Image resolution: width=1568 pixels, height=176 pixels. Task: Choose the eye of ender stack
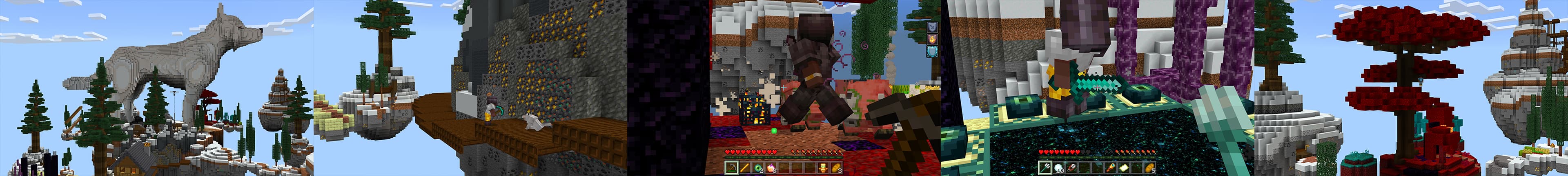tap(758, 168)
